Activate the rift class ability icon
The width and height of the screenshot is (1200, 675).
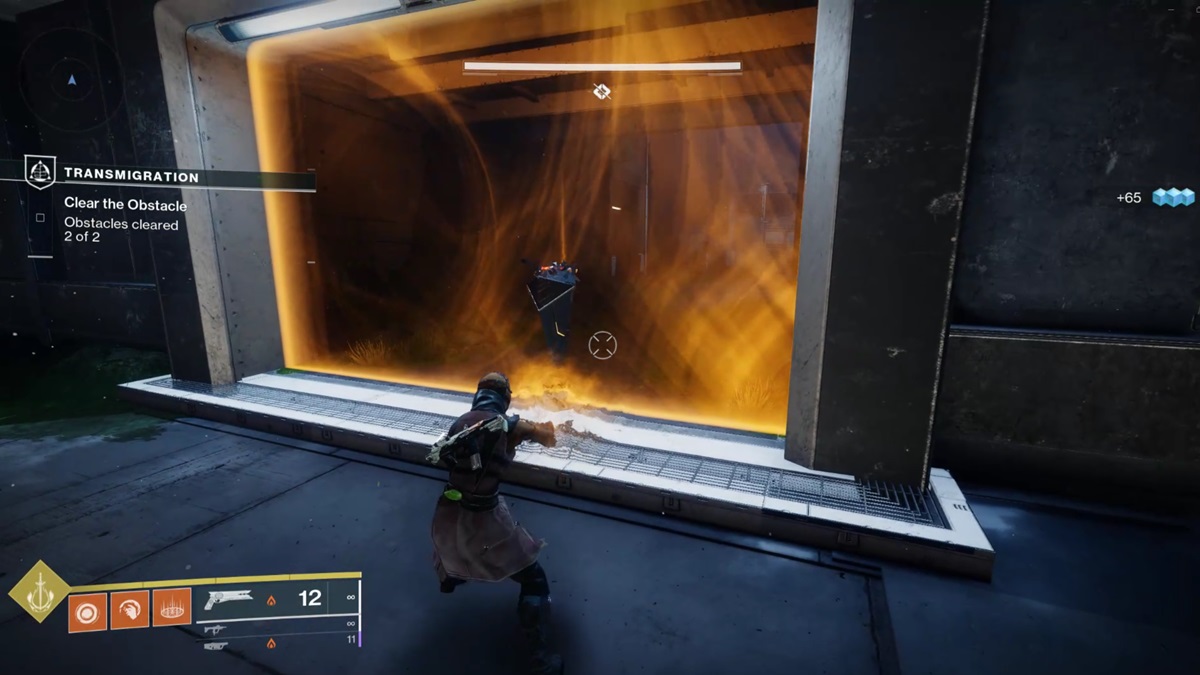point(172,609)
